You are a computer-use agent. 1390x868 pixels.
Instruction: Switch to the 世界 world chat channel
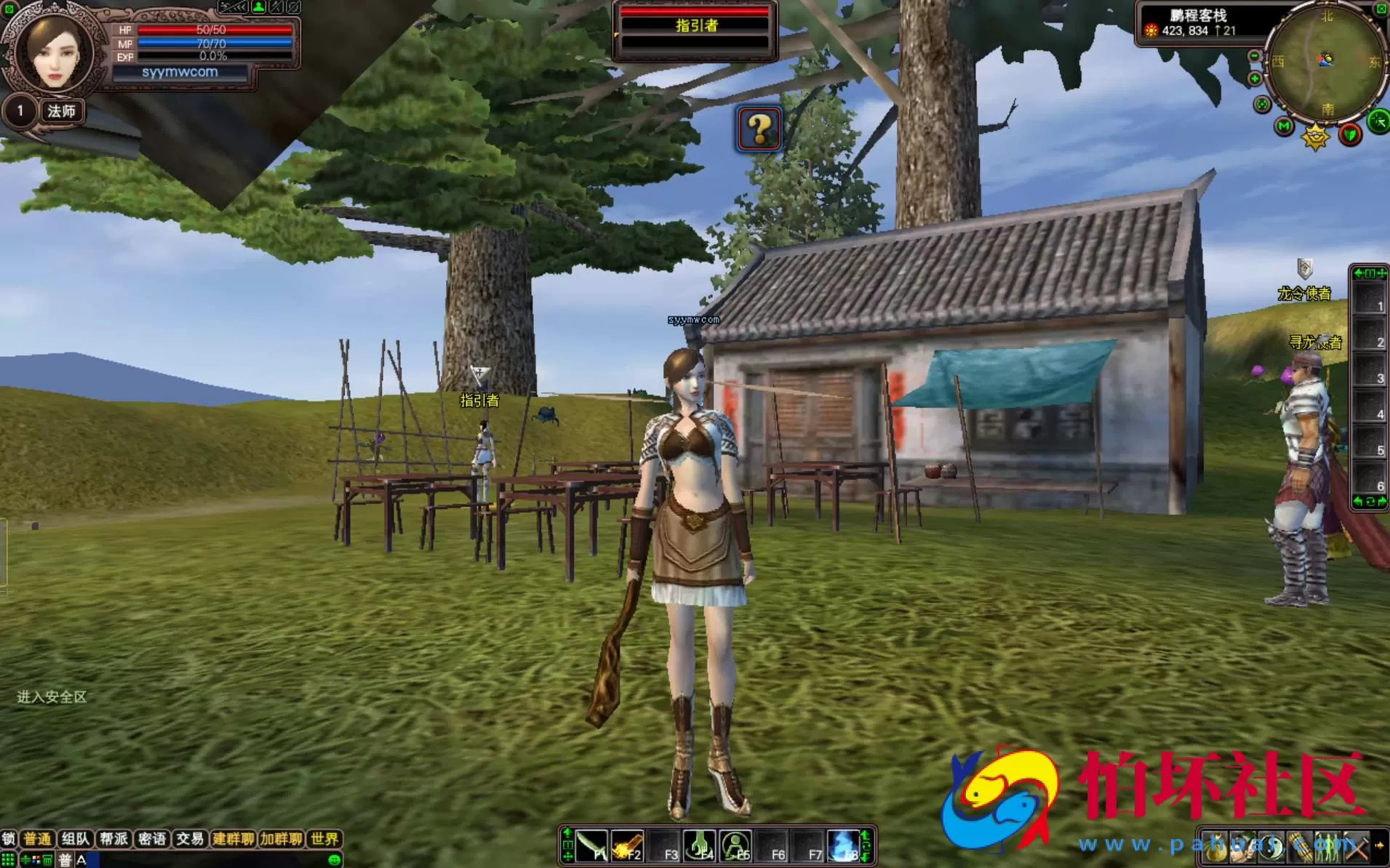[324, 839]
